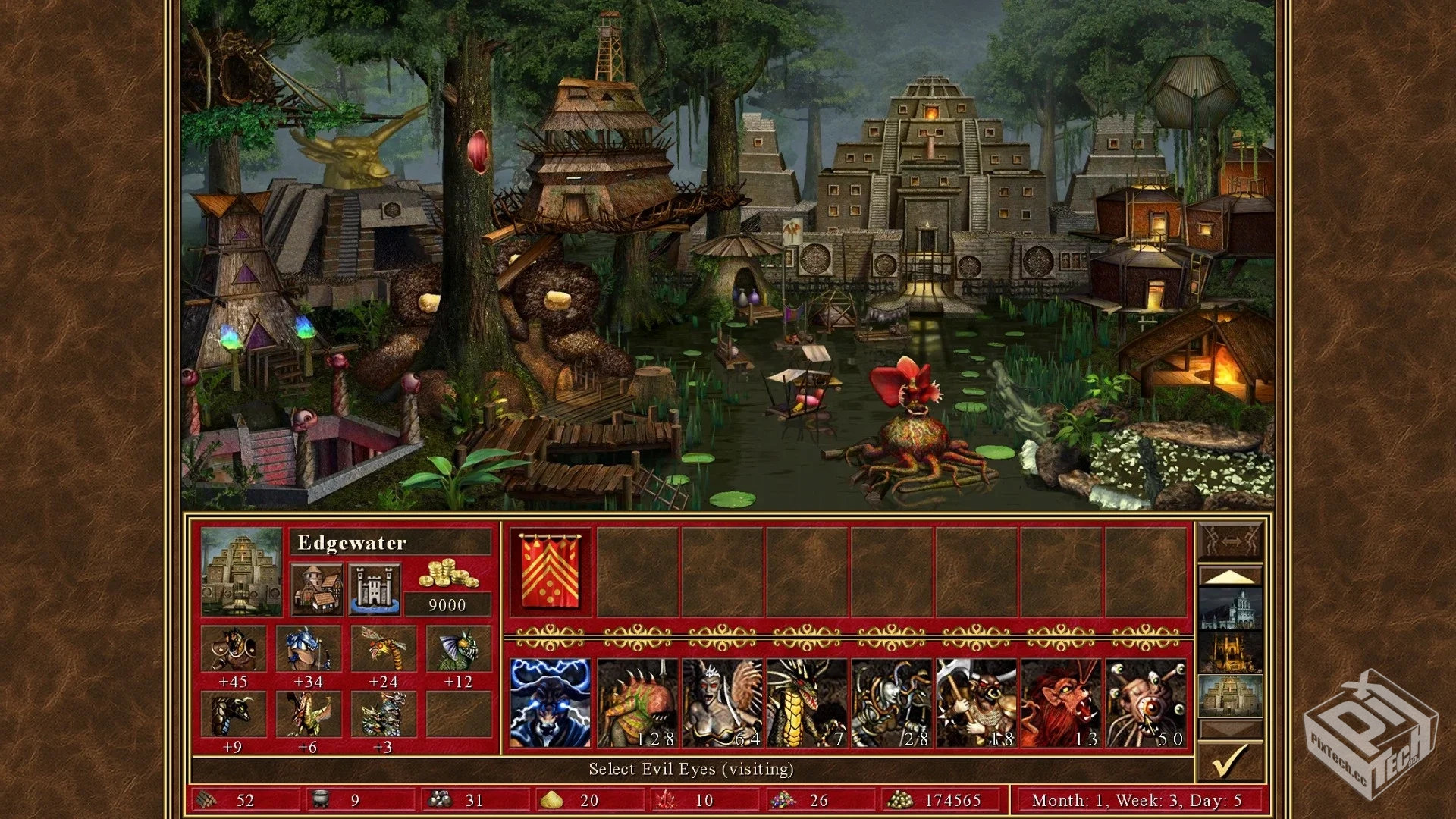
Task: Open the town hall building icon
Action: [x=316, y=589]
